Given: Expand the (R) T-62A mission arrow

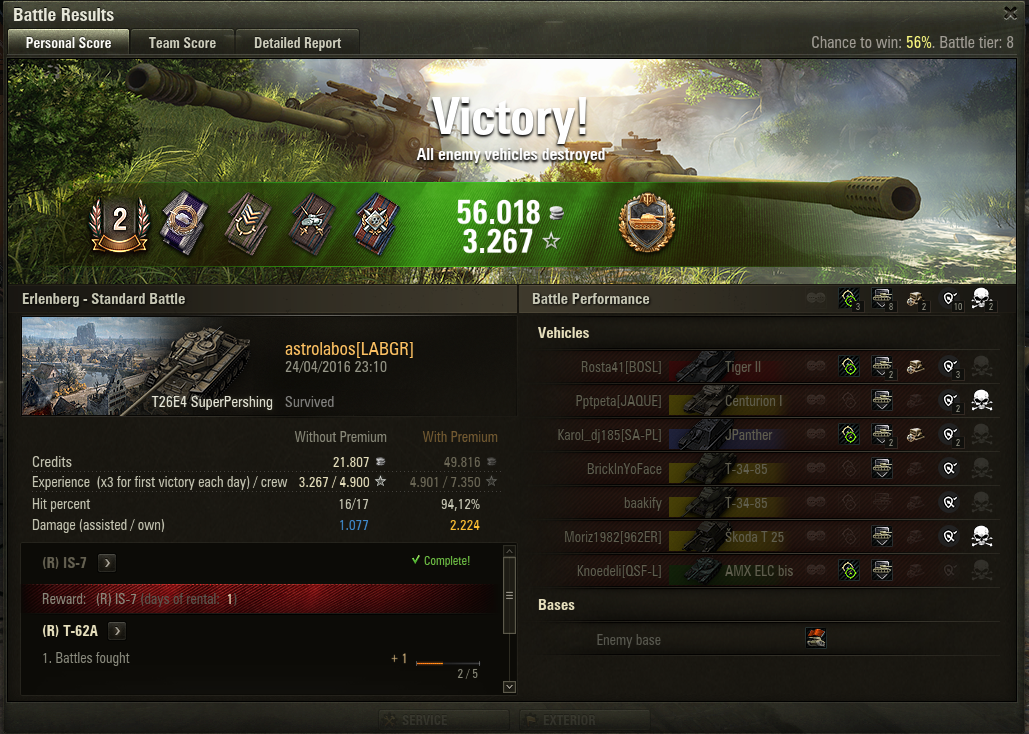Looking at the screenshot, I should [117, 631].
